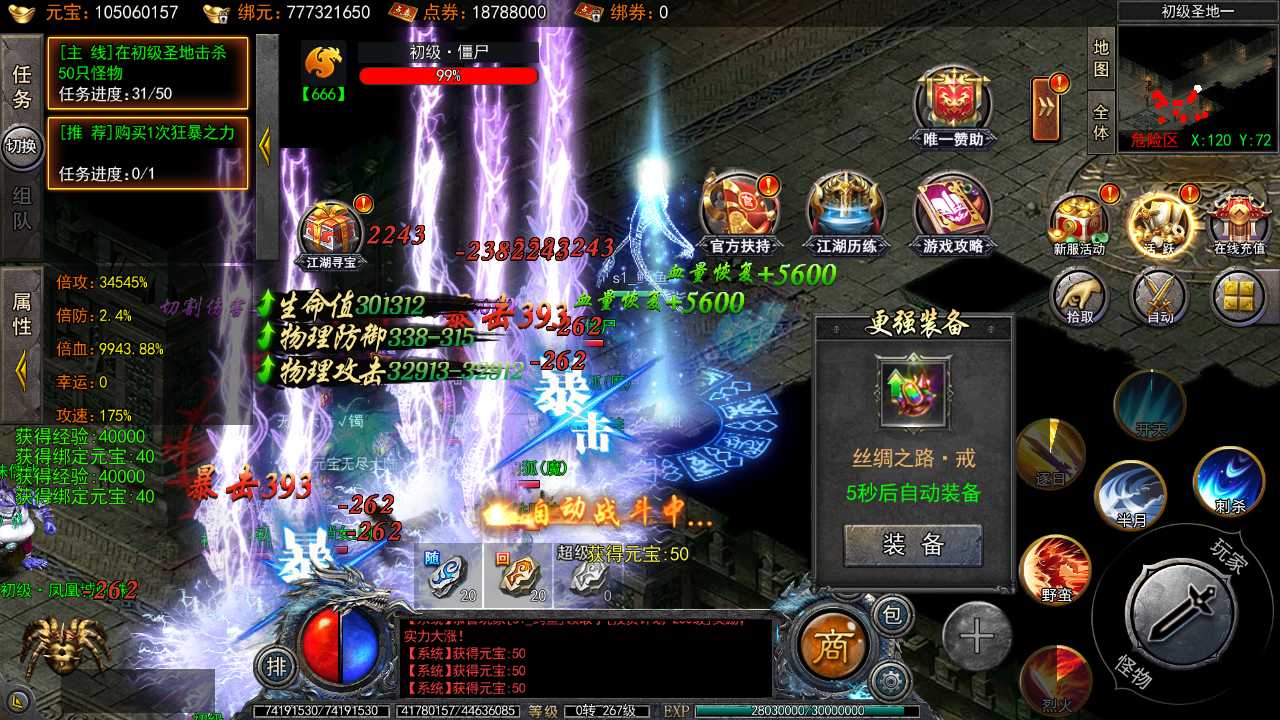Collapse the quest panel with the left chevron

[x=265, y=145]
